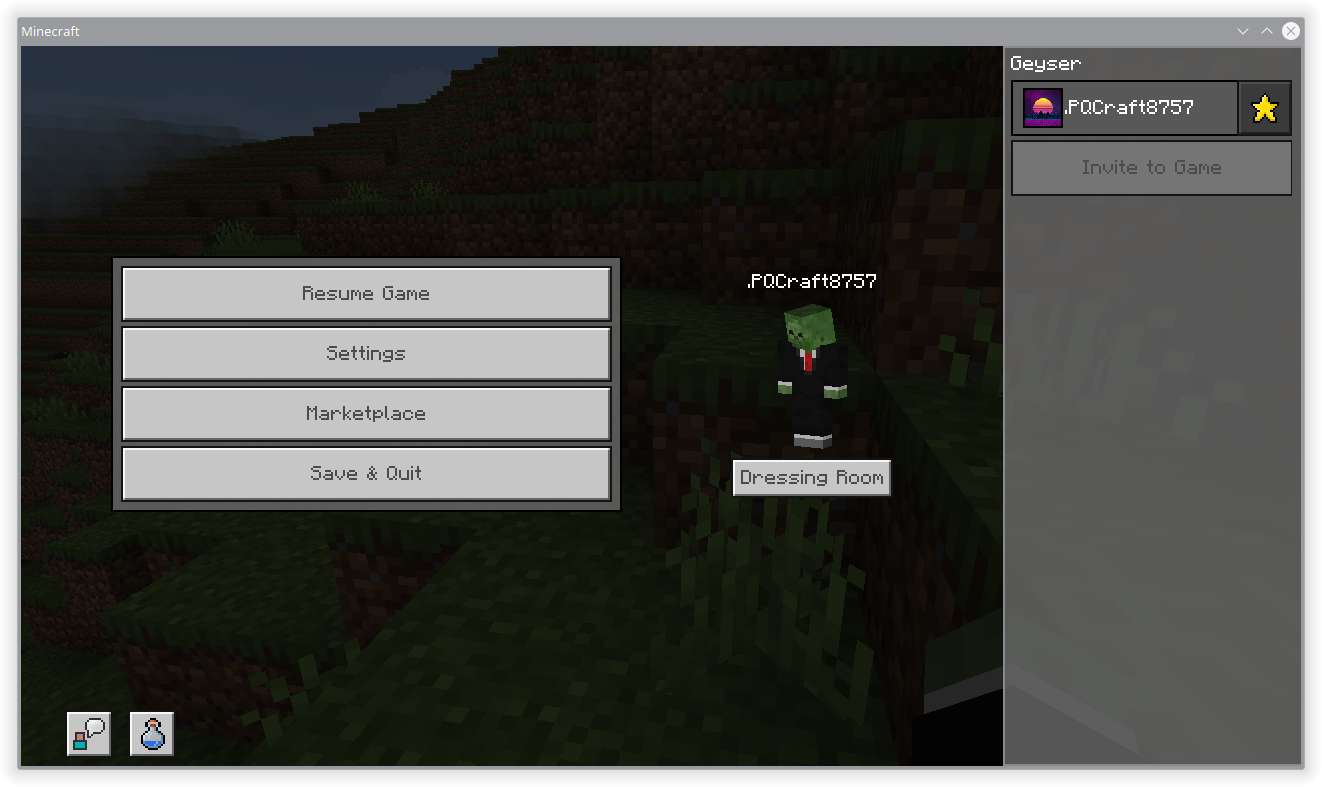Open the Settings menu
This screenshot has height=787, width=1322.
point(366,353)
